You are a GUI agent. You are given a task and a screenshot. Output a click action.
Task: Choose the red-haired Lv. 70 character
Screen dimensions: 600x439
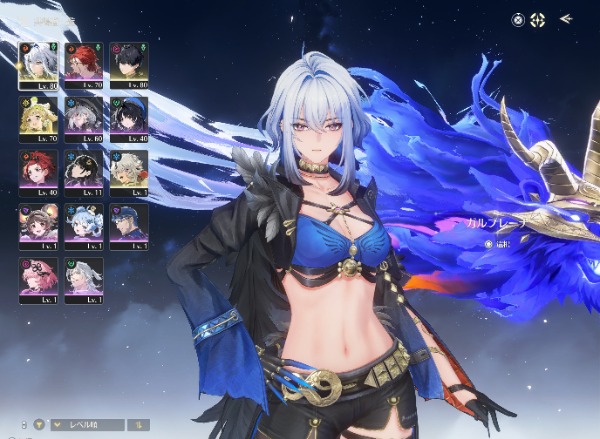[82, 60]
